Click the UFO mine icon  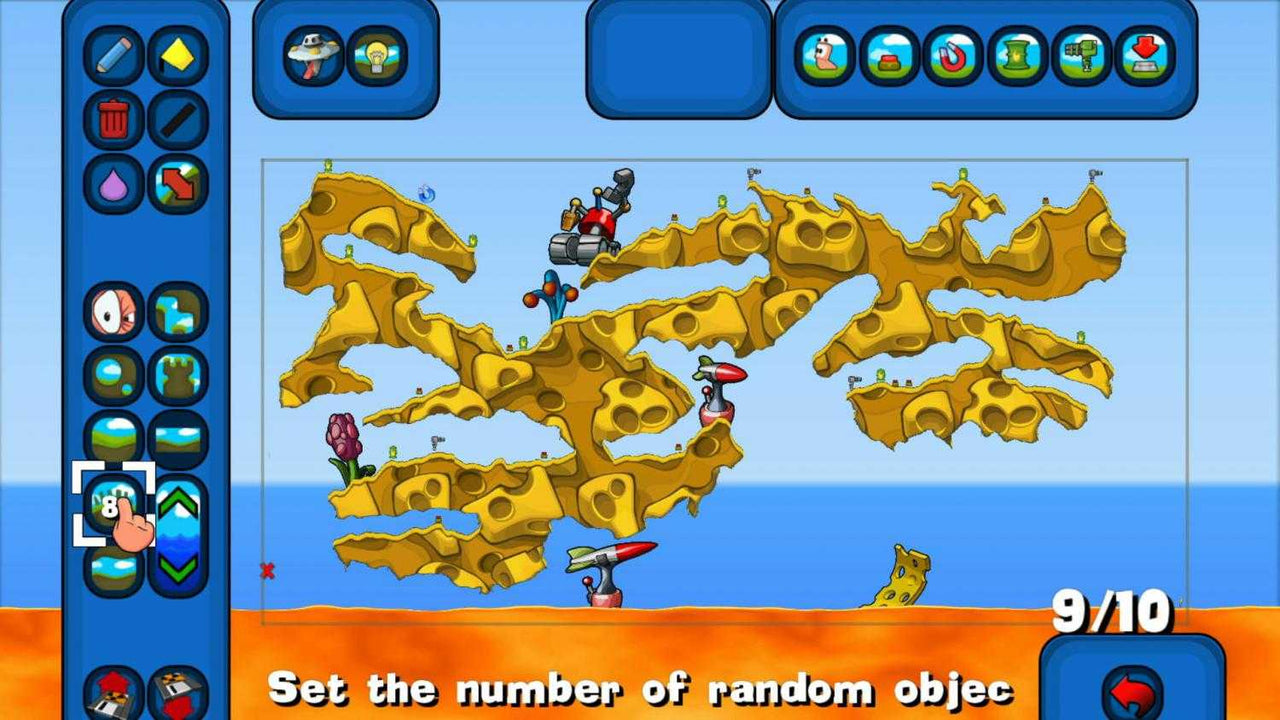coord(312,58)
